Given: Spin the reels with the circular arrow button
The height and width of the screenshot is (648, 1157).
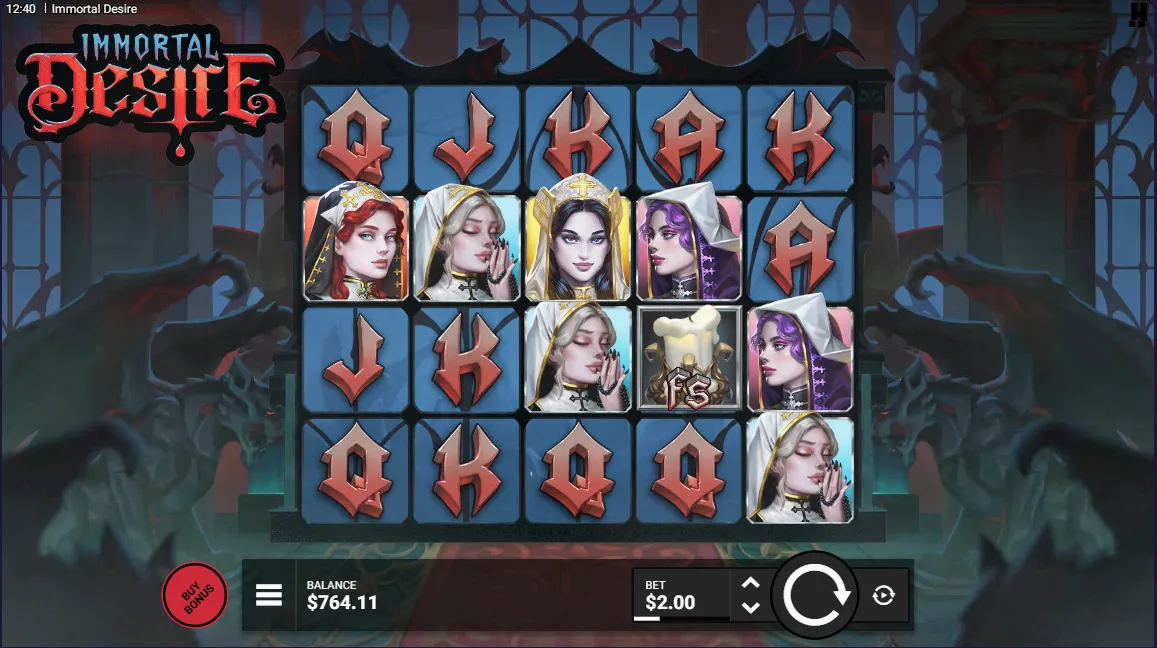Looking at the screenshot, I should [x=815, y=596].
